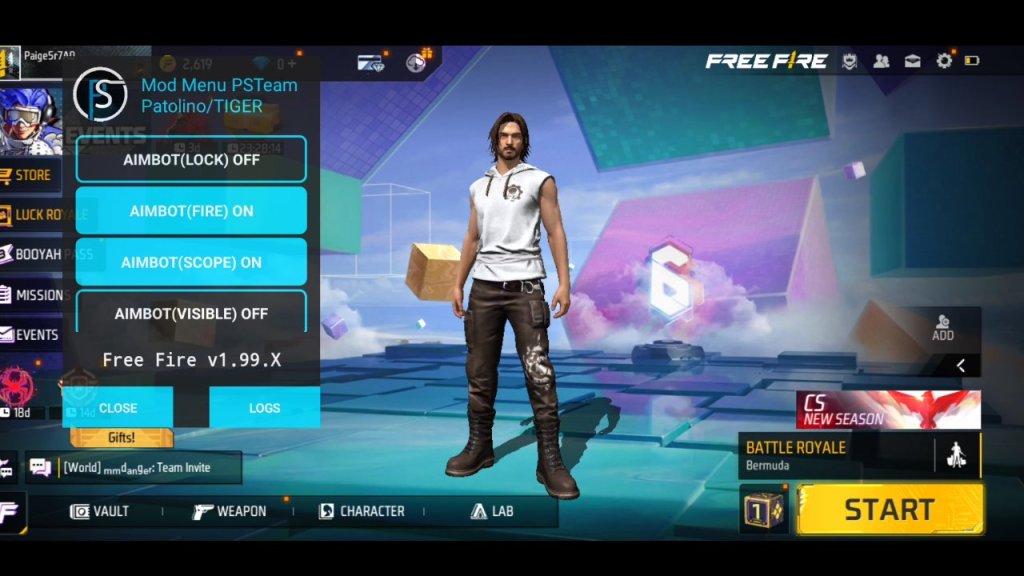Collect the Gifts! reward

click(x=121, y=438)
